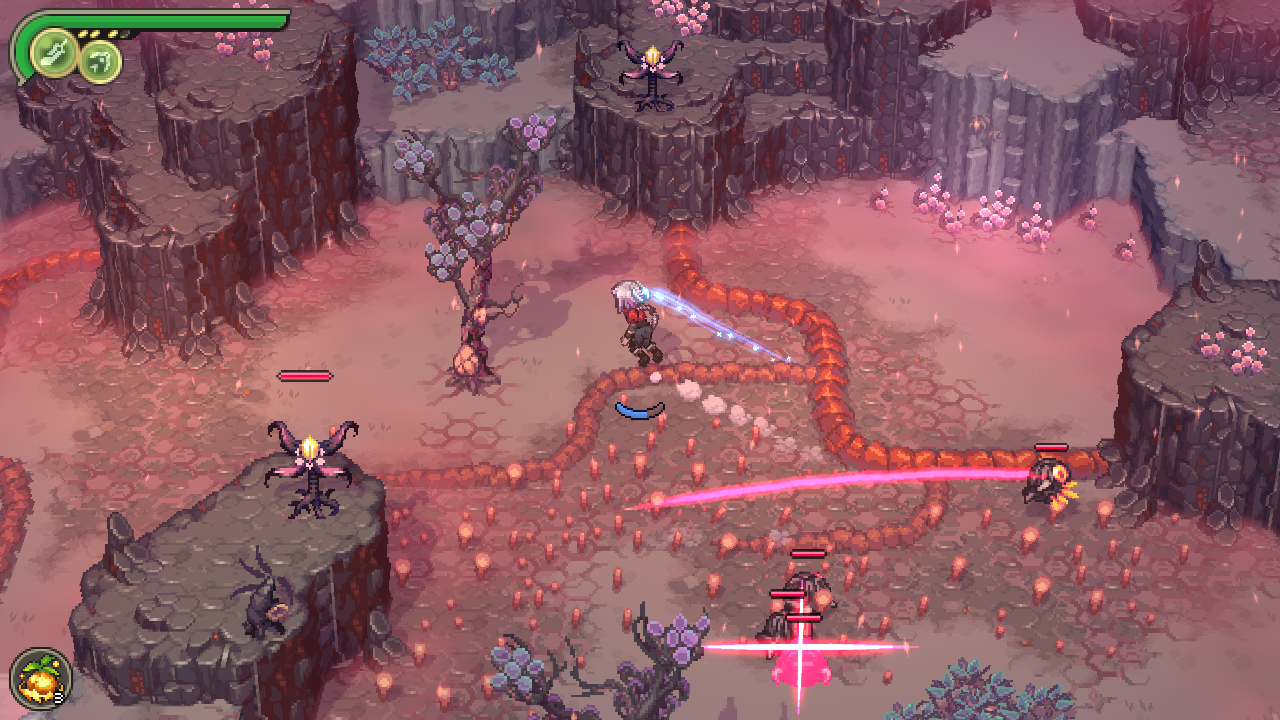This screenshot has width=1280, height=720.
Task: Click the flying enemy atop the northern cliff
Action: pyautogui.click(x=651, y=68)
